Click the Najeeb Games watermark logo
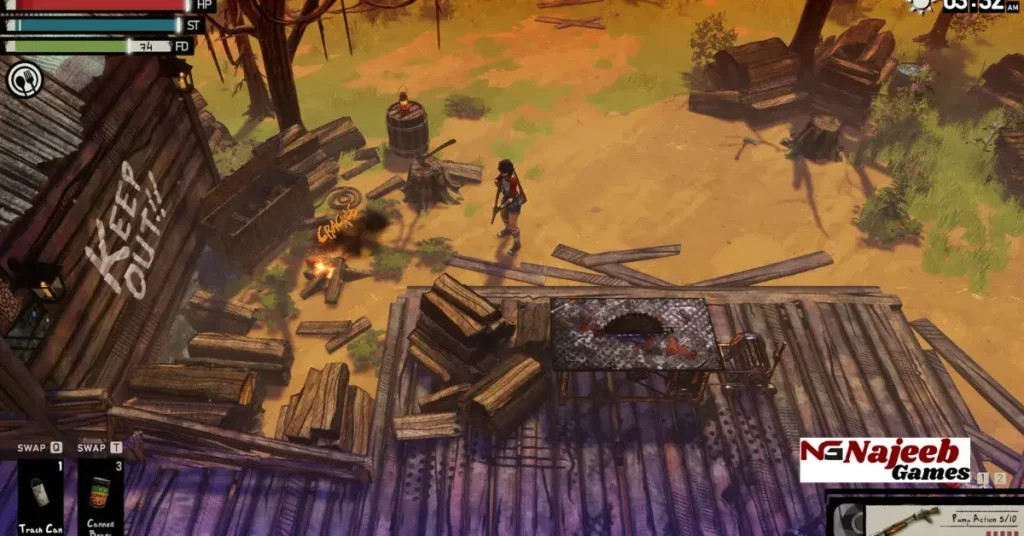The height and width of the screenshot is (536, 1024). (x=885, y=460)
